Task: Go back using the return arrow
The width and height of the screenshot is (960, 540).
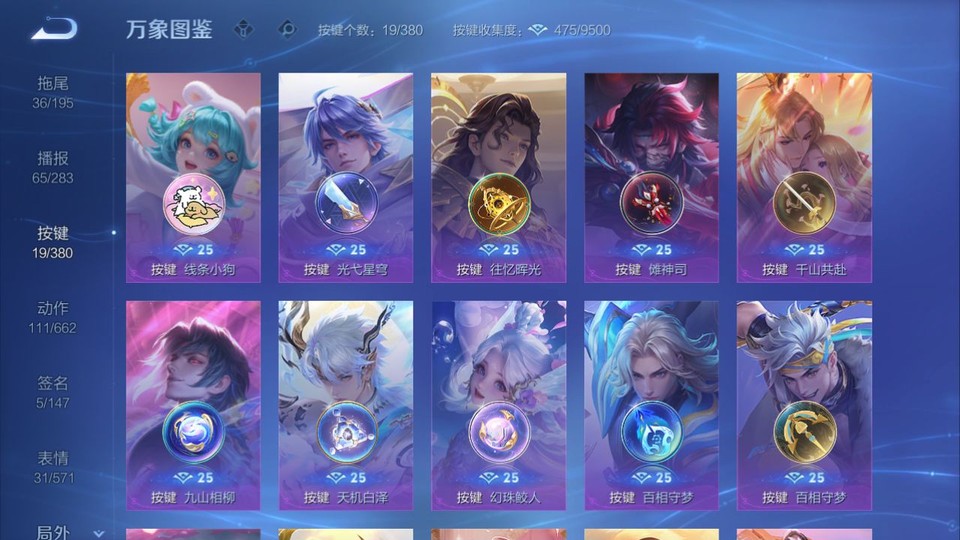Action: point(54,28)
